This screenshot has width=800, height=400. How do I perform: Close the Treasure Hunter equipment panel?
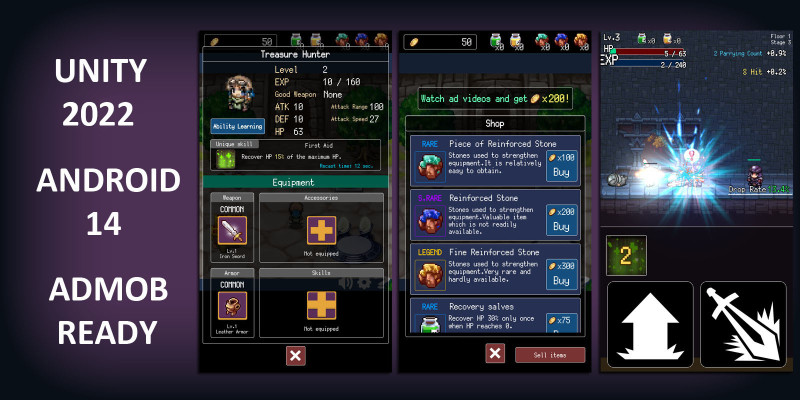295,355
